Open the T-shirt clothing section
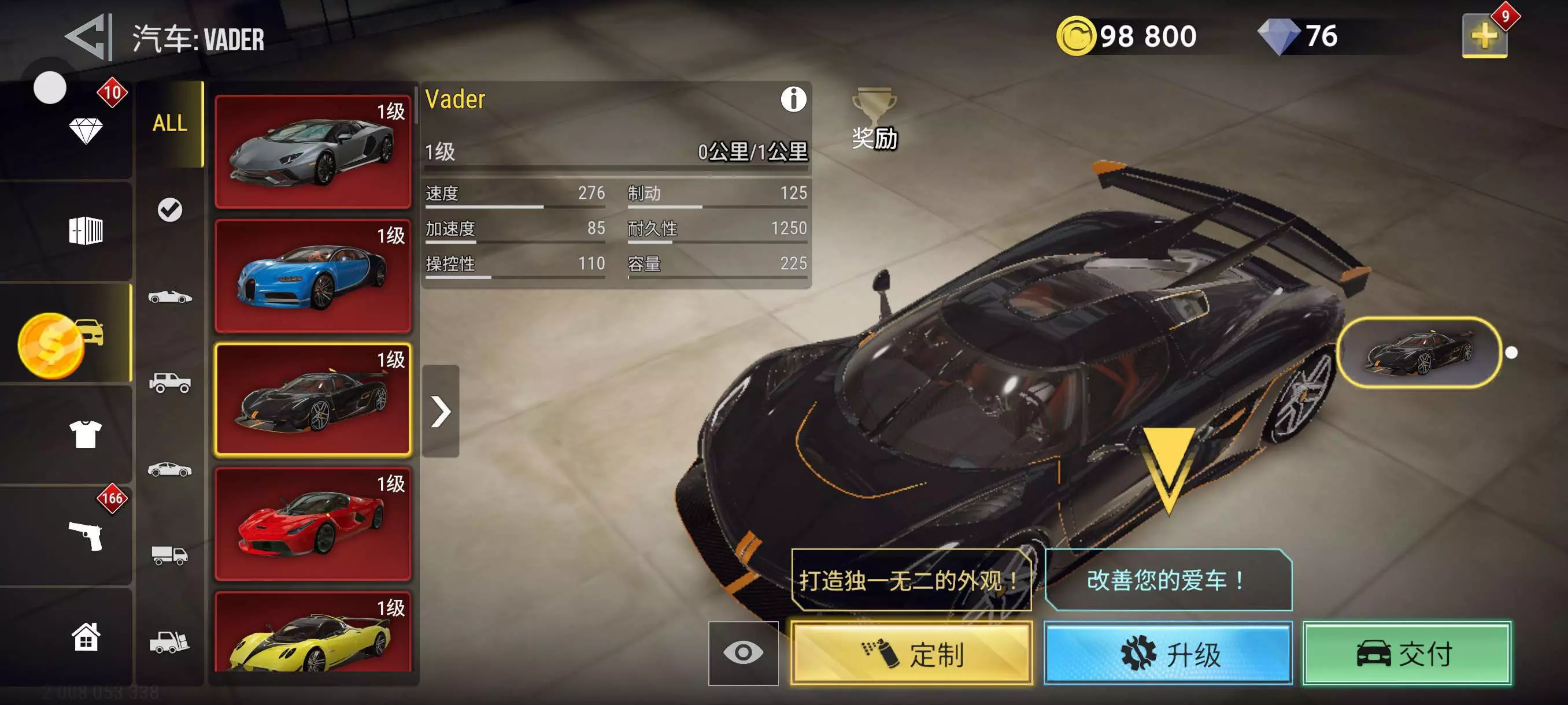Screen dimensions: 1568x705 pos(85,434)
